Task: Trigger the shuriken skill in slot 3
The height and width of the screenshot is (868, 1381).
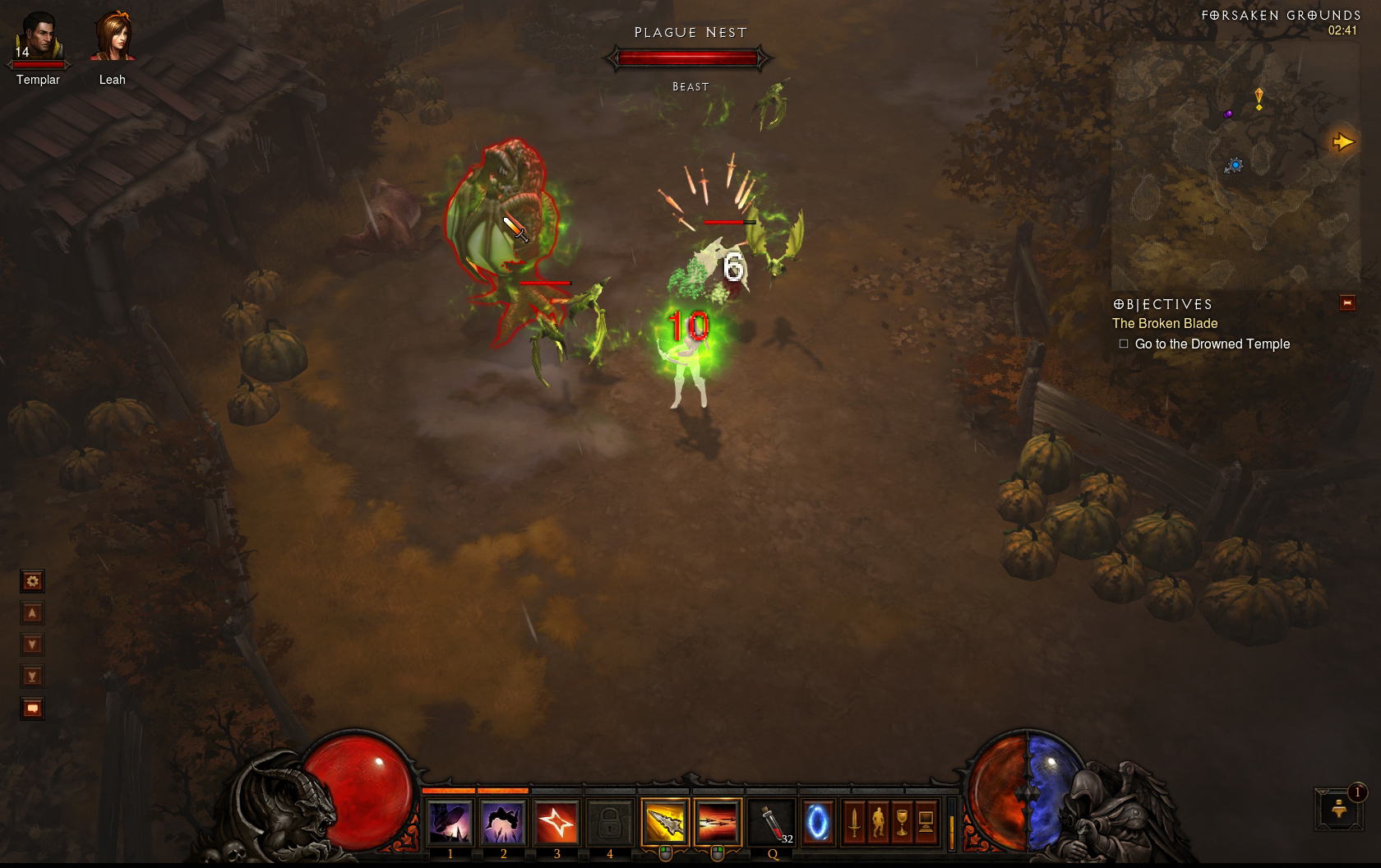Action: [x=557, y=822]
